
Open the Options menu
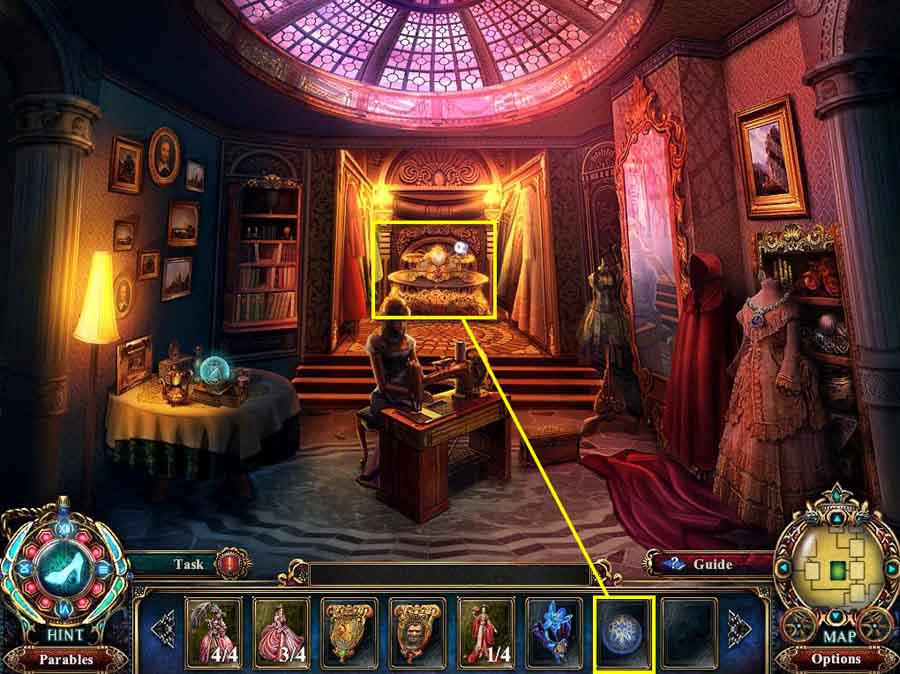(x=836, y=659)
